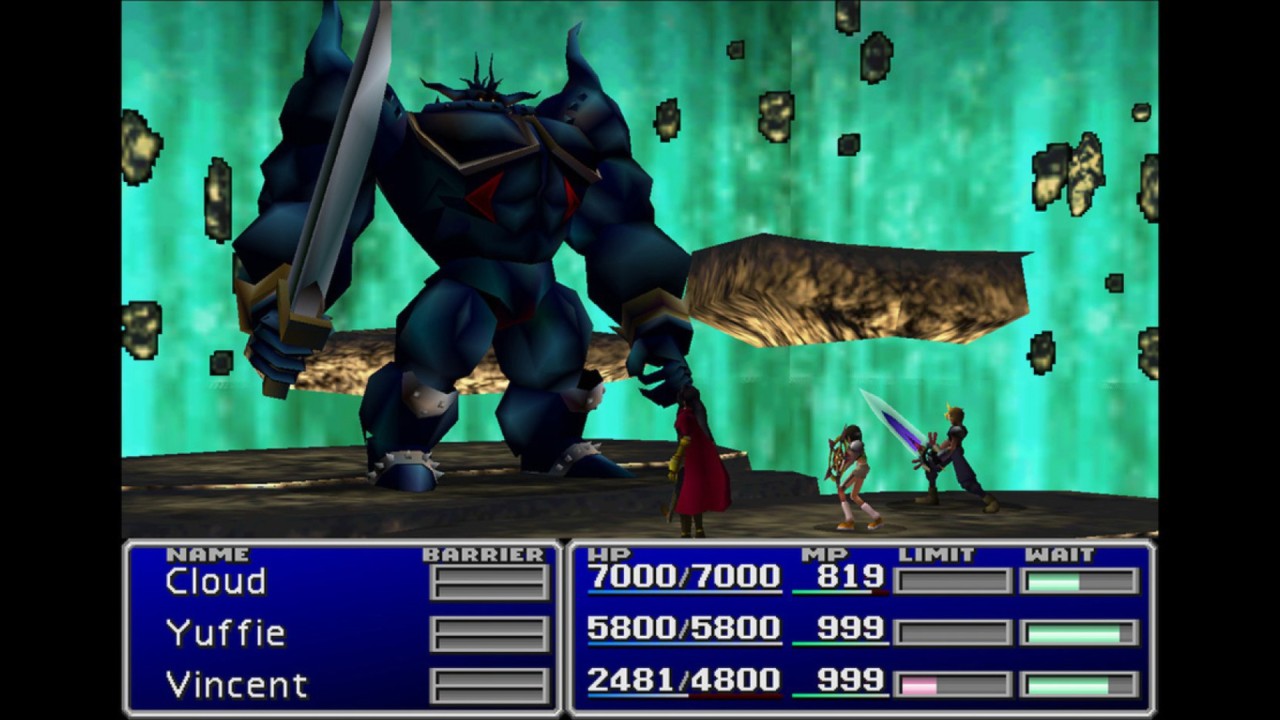Select Cloud in the party list

click(216, 582)
